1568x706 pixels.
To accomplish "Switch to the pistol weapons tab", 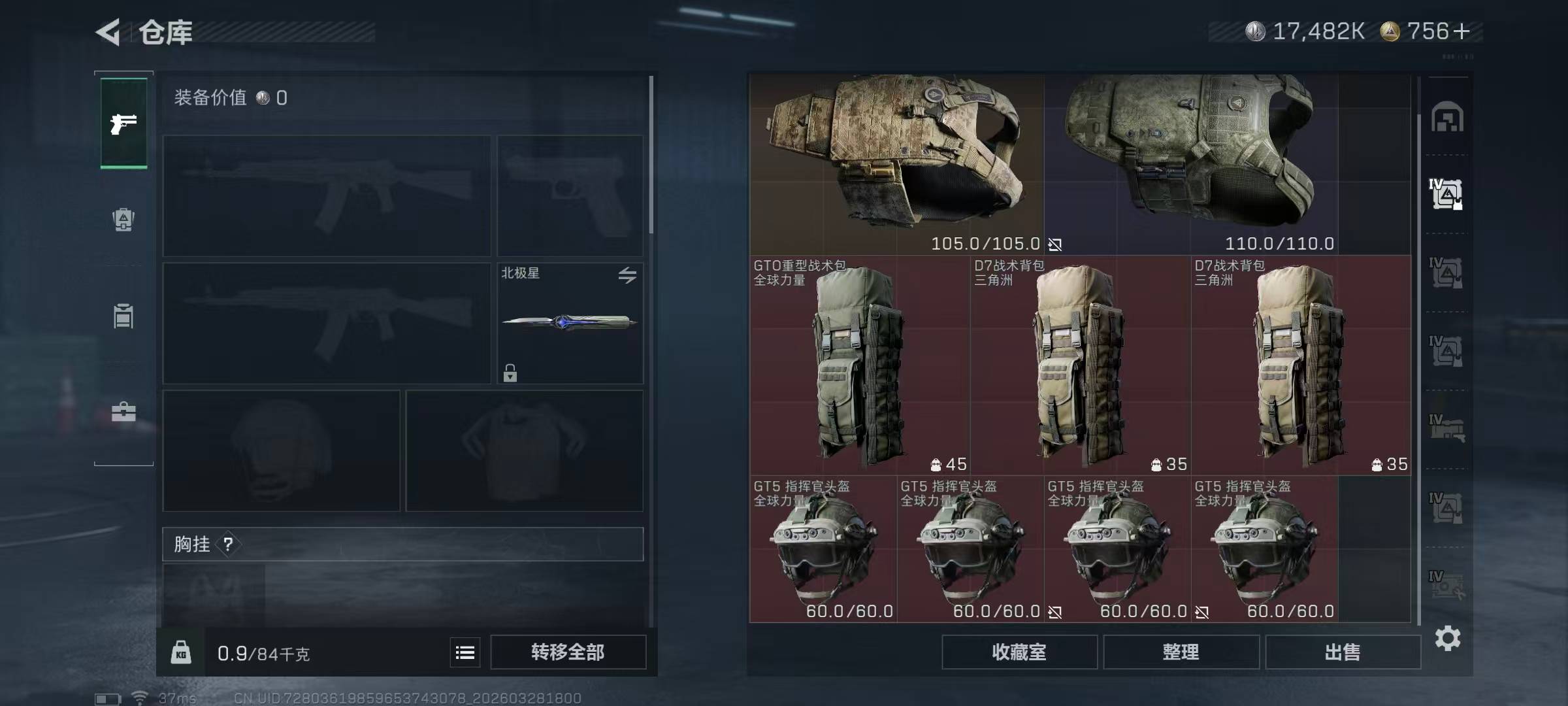I will click(x=123, y=124).
